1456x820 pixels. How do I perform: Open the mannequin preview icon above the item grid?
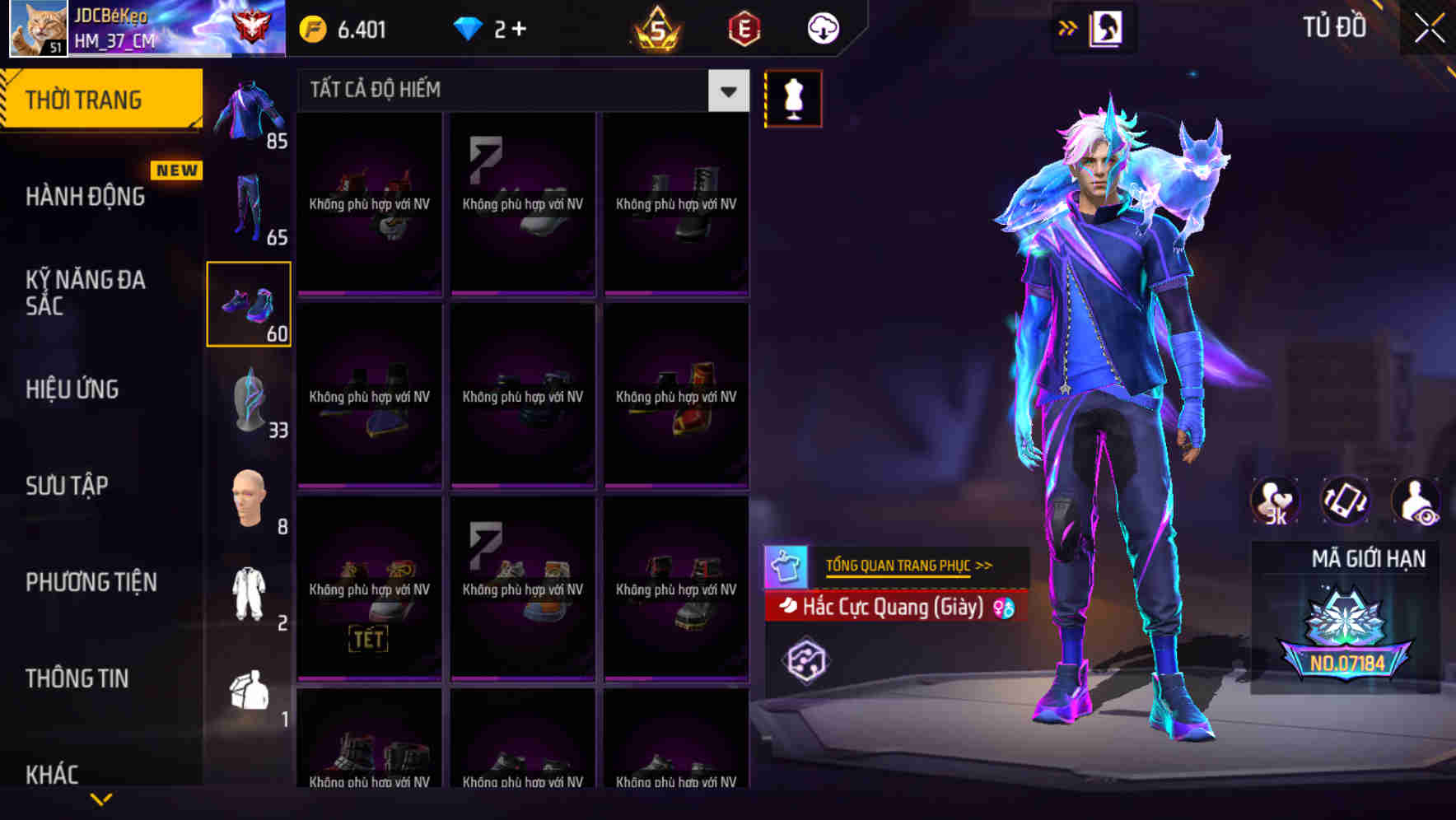[793, 97]
